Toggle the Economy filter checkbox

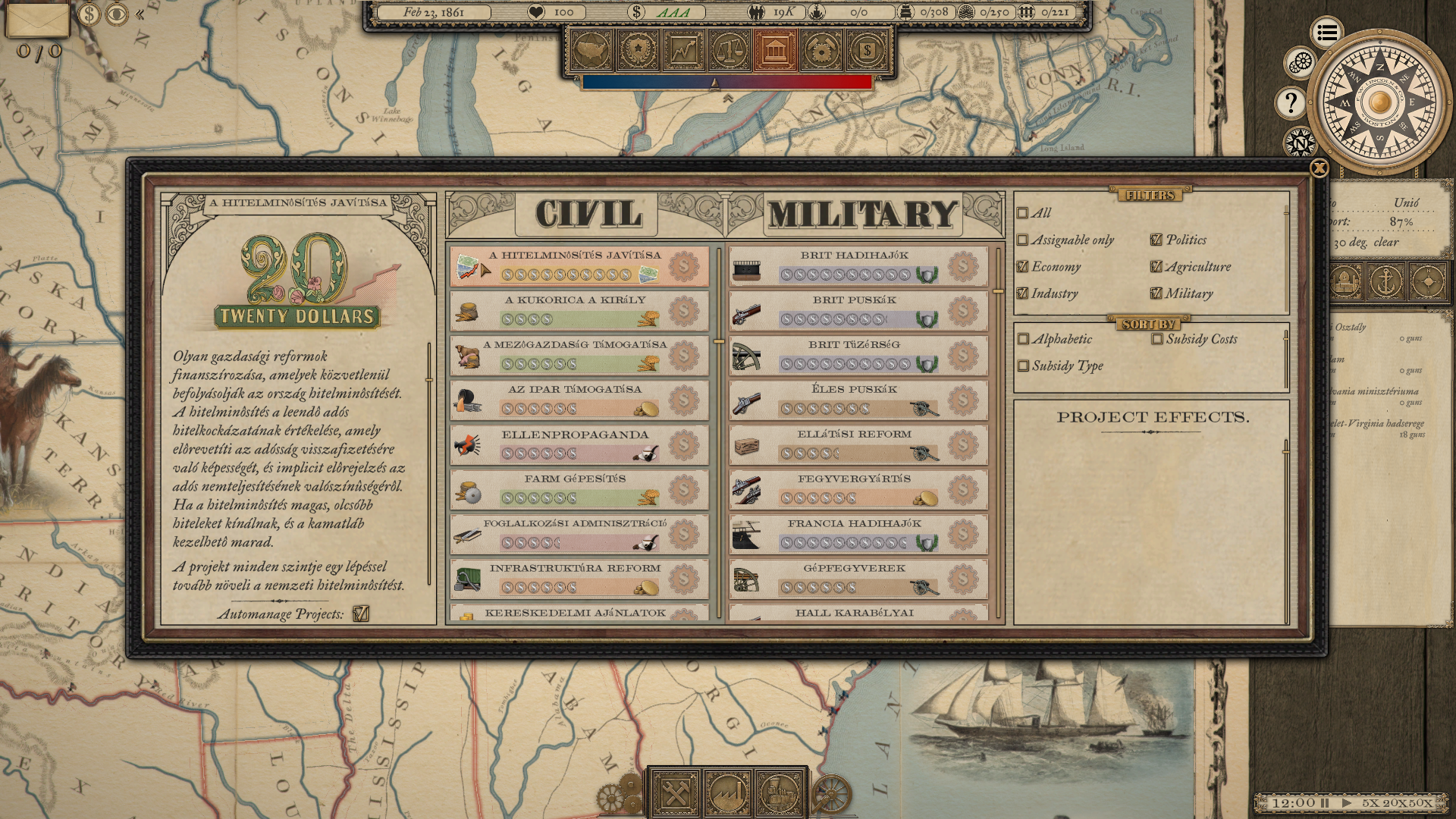1022,267
